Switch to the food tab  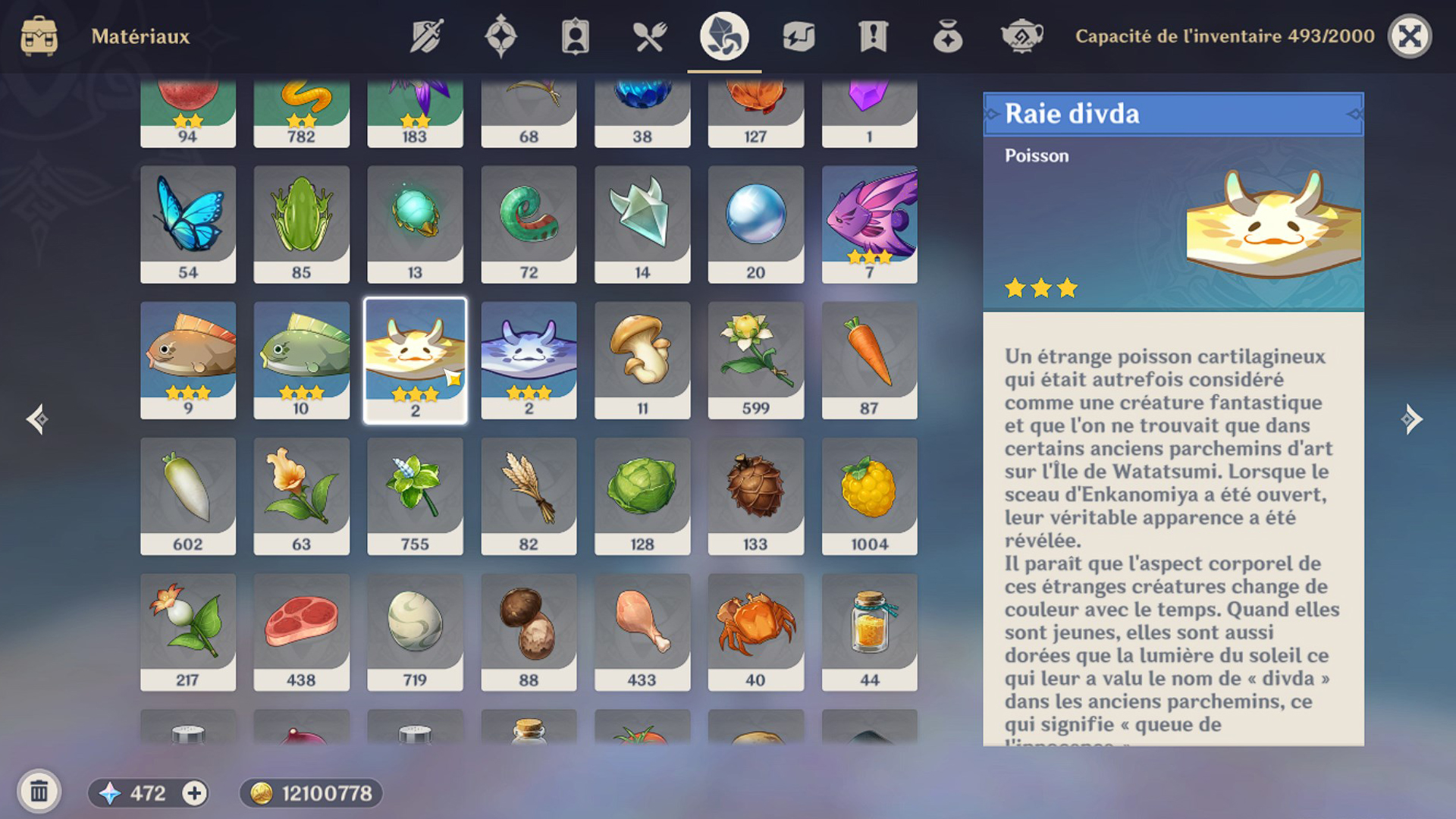point(650,36)
